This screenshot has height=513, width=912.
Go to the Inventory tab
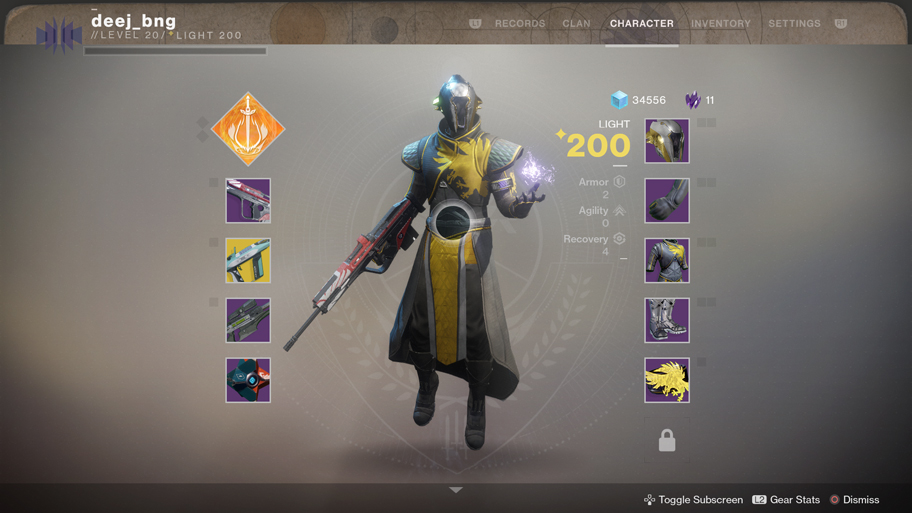click(720, 24)
